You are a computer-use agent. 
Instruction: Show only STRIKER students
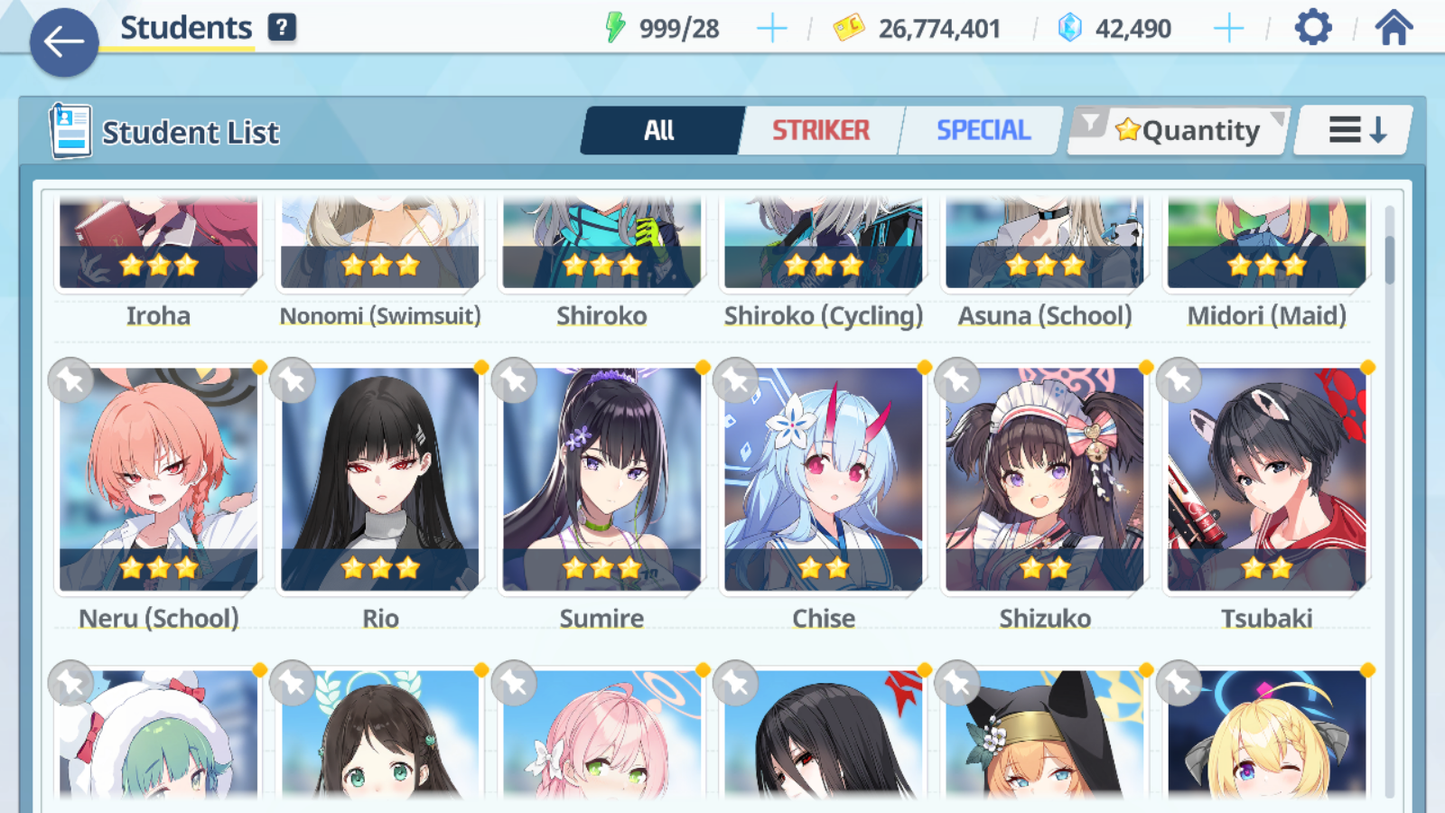pos(820,130)
